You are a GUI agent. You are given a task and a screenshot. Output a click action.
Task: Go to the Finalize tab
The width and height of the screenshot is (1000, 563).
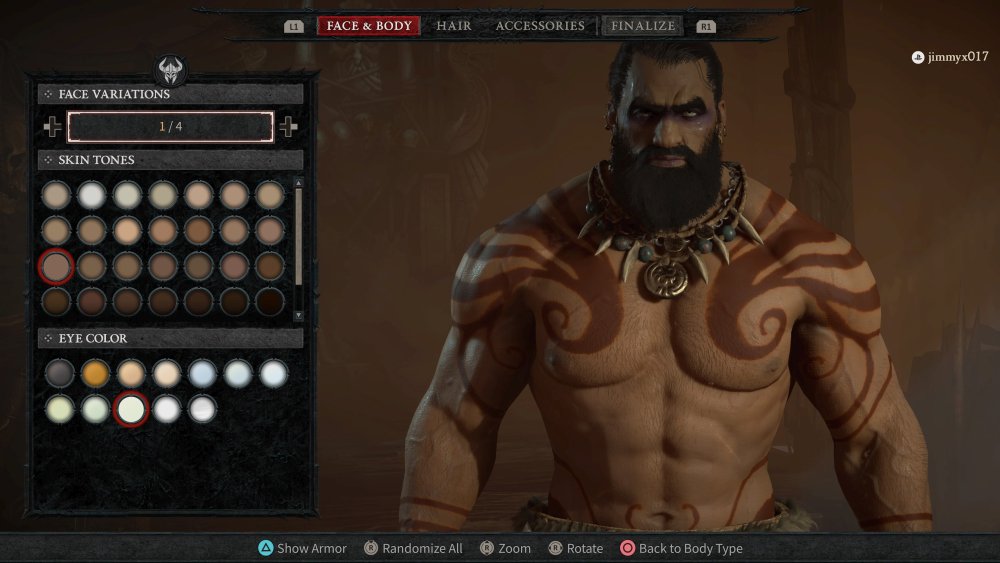click(643, 26)
